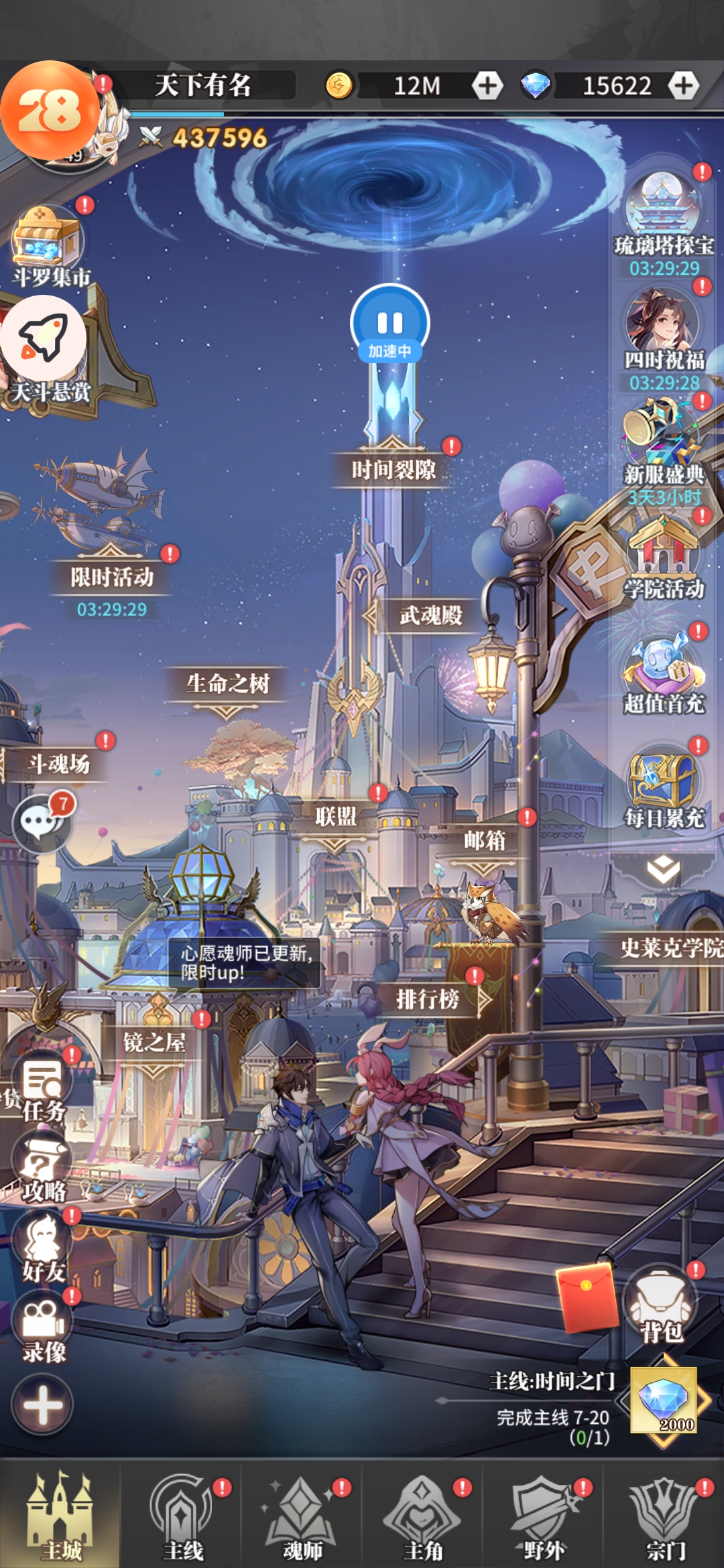Viewport: 724px width, 1568px height.
Task: Open the chat bubble with 7 messages
Action: point(42,822)
